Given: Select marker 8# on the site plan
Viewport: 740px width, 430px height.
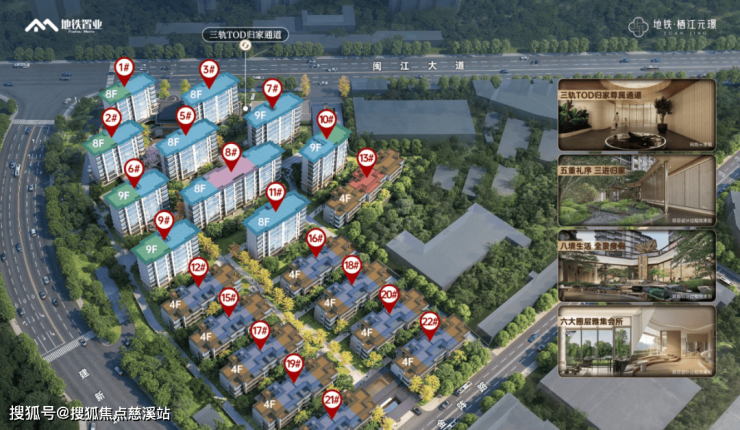Looking at the screenshot, I should (x=232, y=154).
